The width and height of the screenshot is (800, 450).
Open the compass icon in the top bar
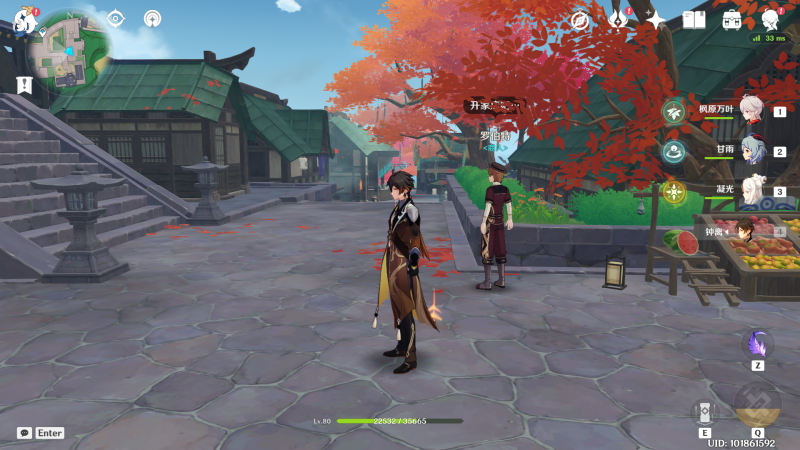pos(579,19)
